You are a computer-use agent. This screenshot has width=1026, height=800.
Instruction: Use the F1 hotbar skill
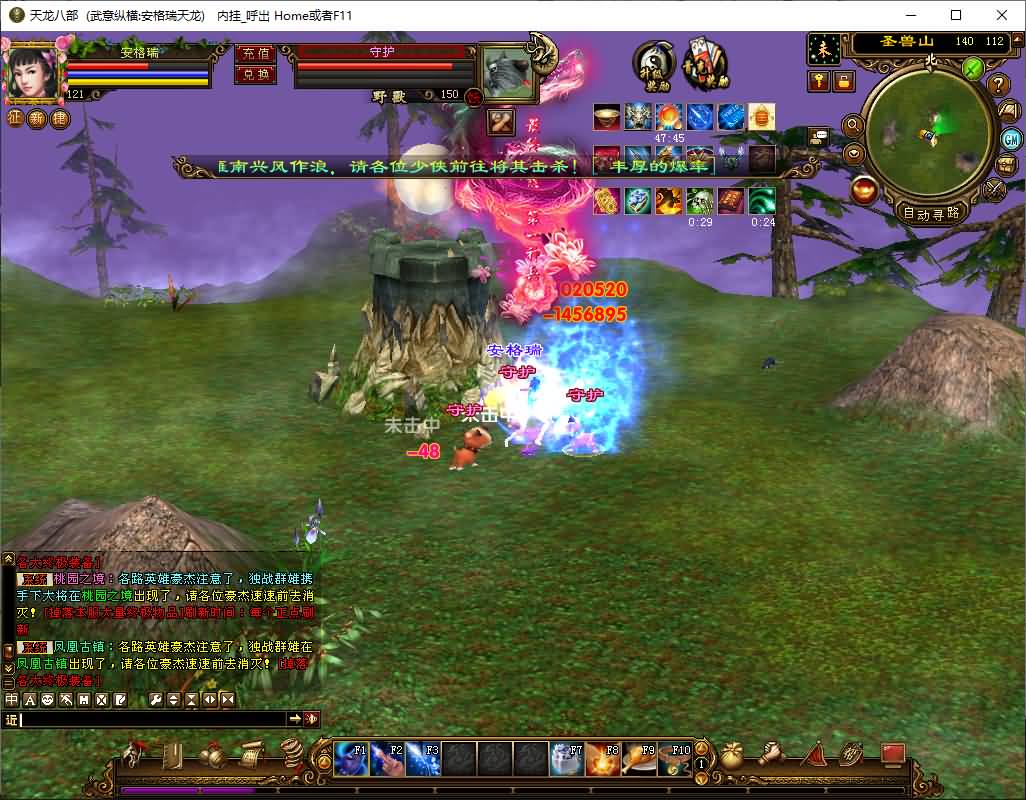point(351,759)
